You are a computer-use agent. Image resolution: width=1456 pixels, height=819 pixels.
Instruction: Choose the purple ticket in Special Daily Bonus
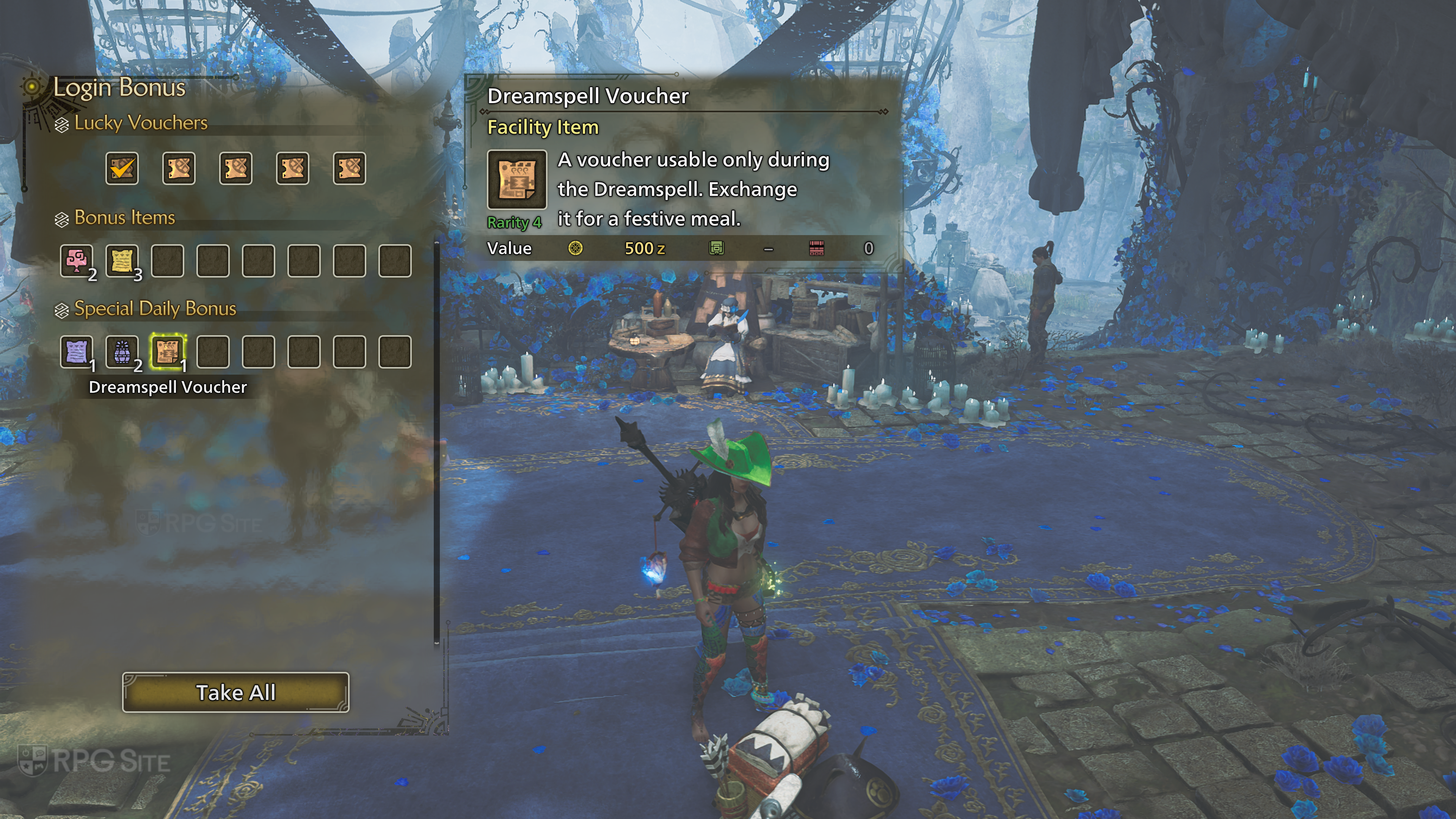77,351
